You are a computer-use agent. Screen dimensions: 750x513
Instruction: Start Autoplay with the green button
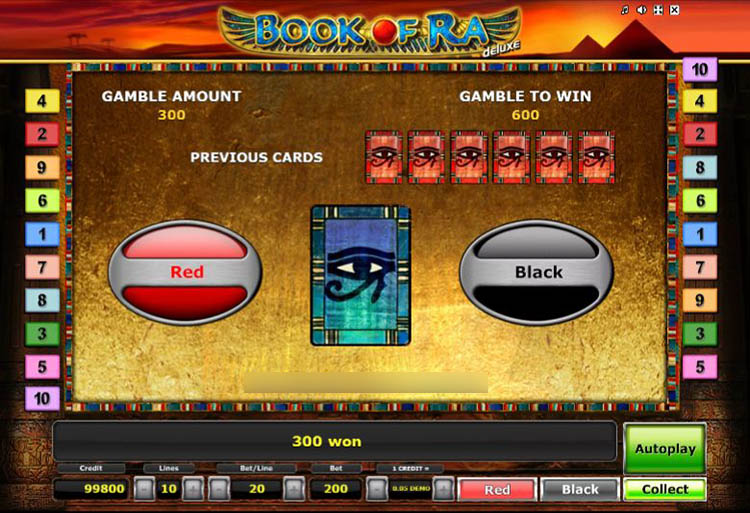(x=665, y=448)
